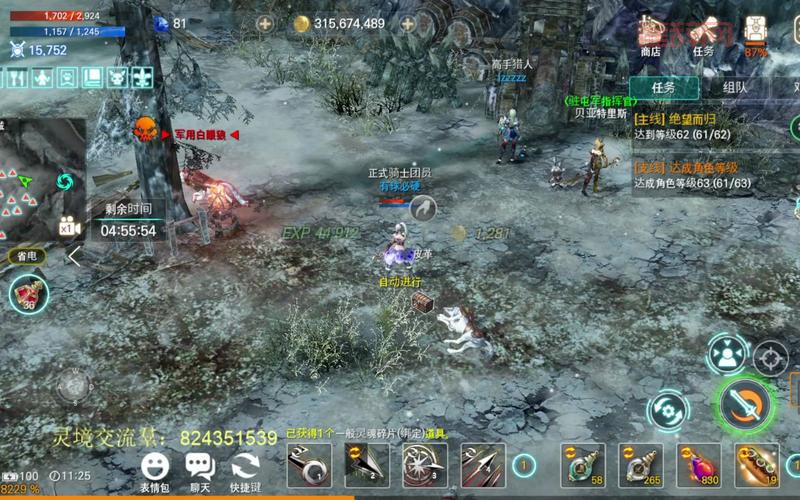This screenshot has height=500, width=800.
Task: Activate the crosshair target lock button
Action: [770, 357]
